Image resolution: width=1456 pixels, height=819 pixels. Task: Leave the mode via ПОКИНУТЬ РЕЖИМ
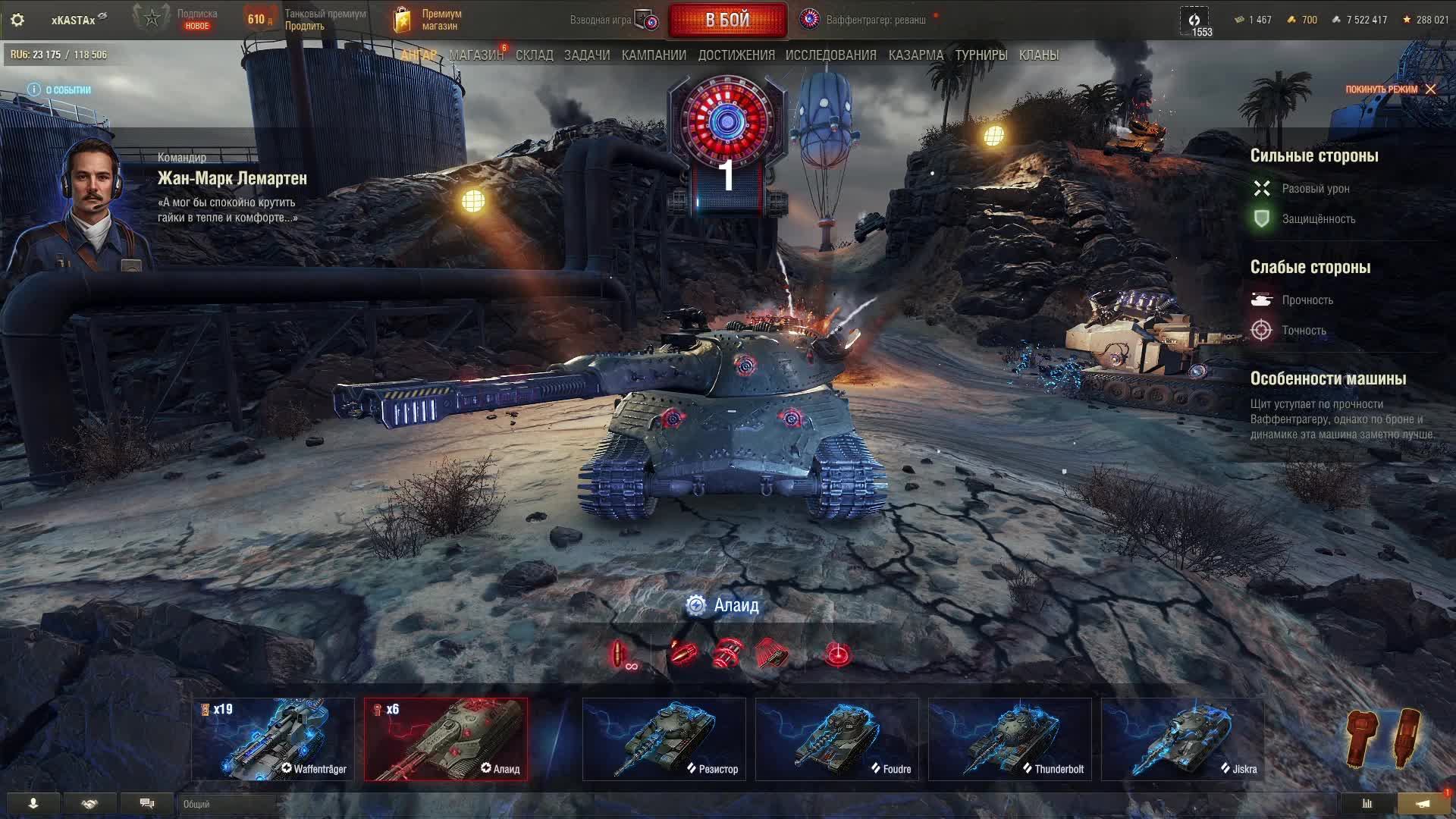pyautogui.click(x=1390, y=89)
